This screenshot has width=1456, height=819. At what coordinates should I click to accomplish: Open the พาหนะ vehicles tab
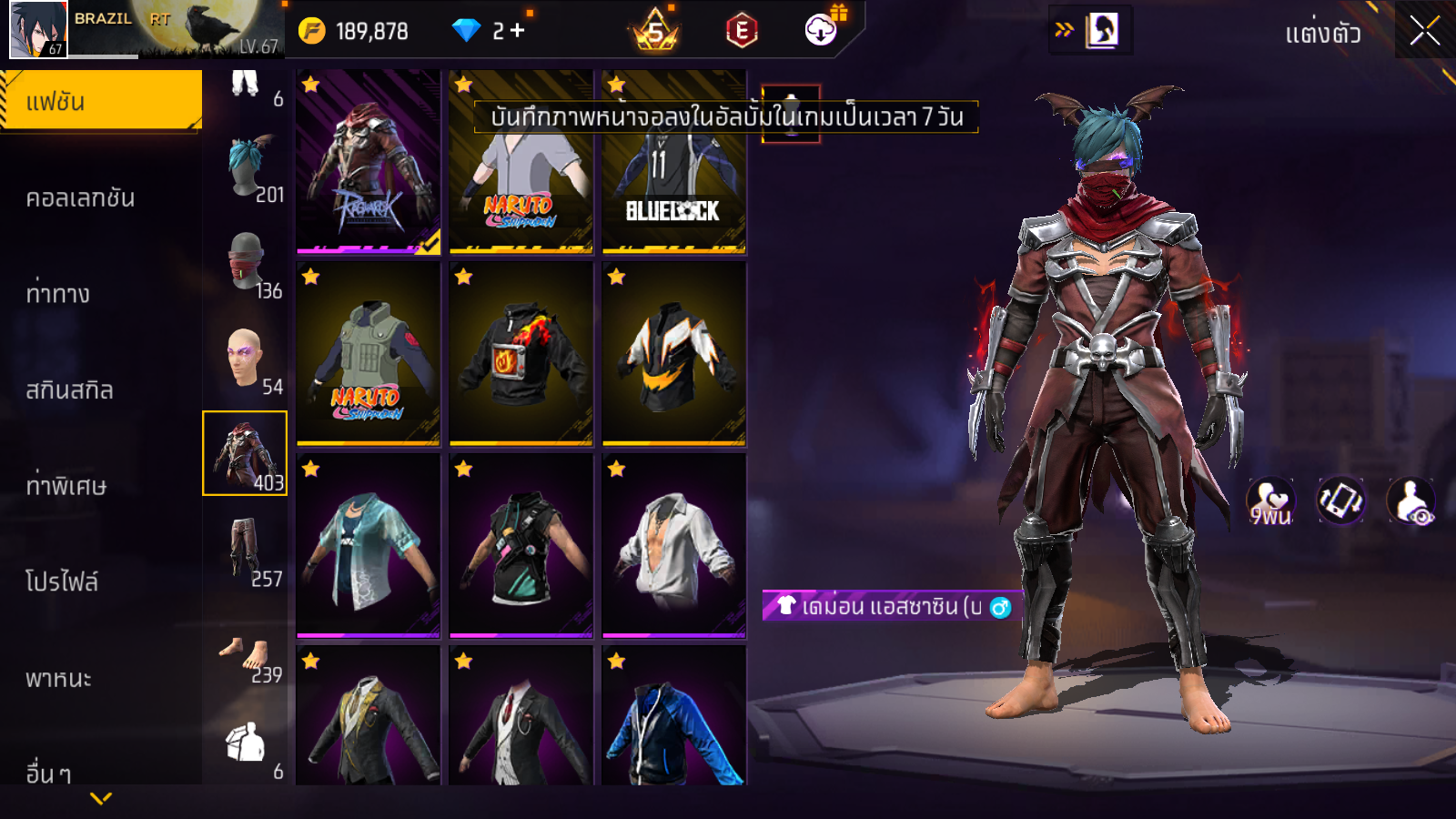pos(58,679)
